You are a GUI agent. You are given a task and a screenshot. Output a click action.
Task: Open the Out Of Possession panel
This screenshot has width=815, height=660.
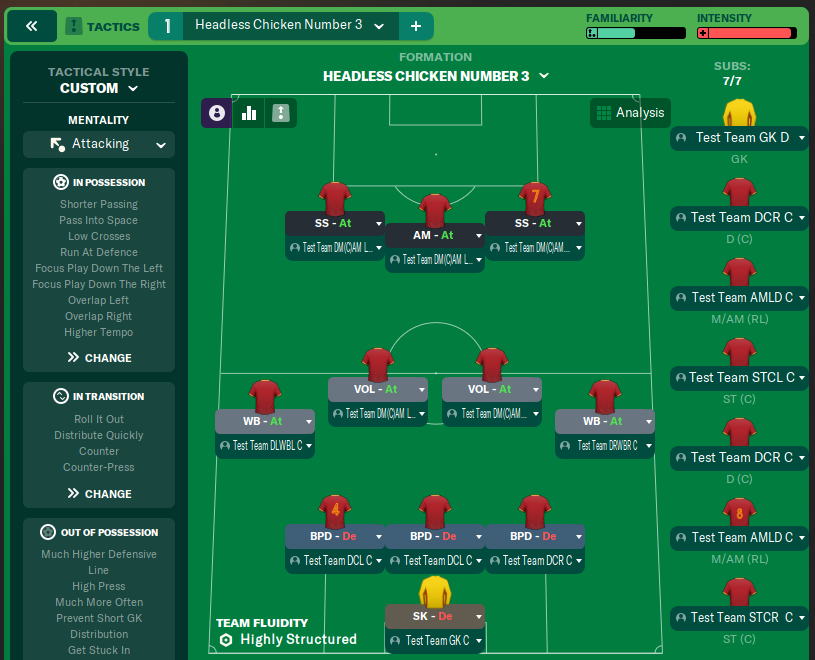coord(99,532)
